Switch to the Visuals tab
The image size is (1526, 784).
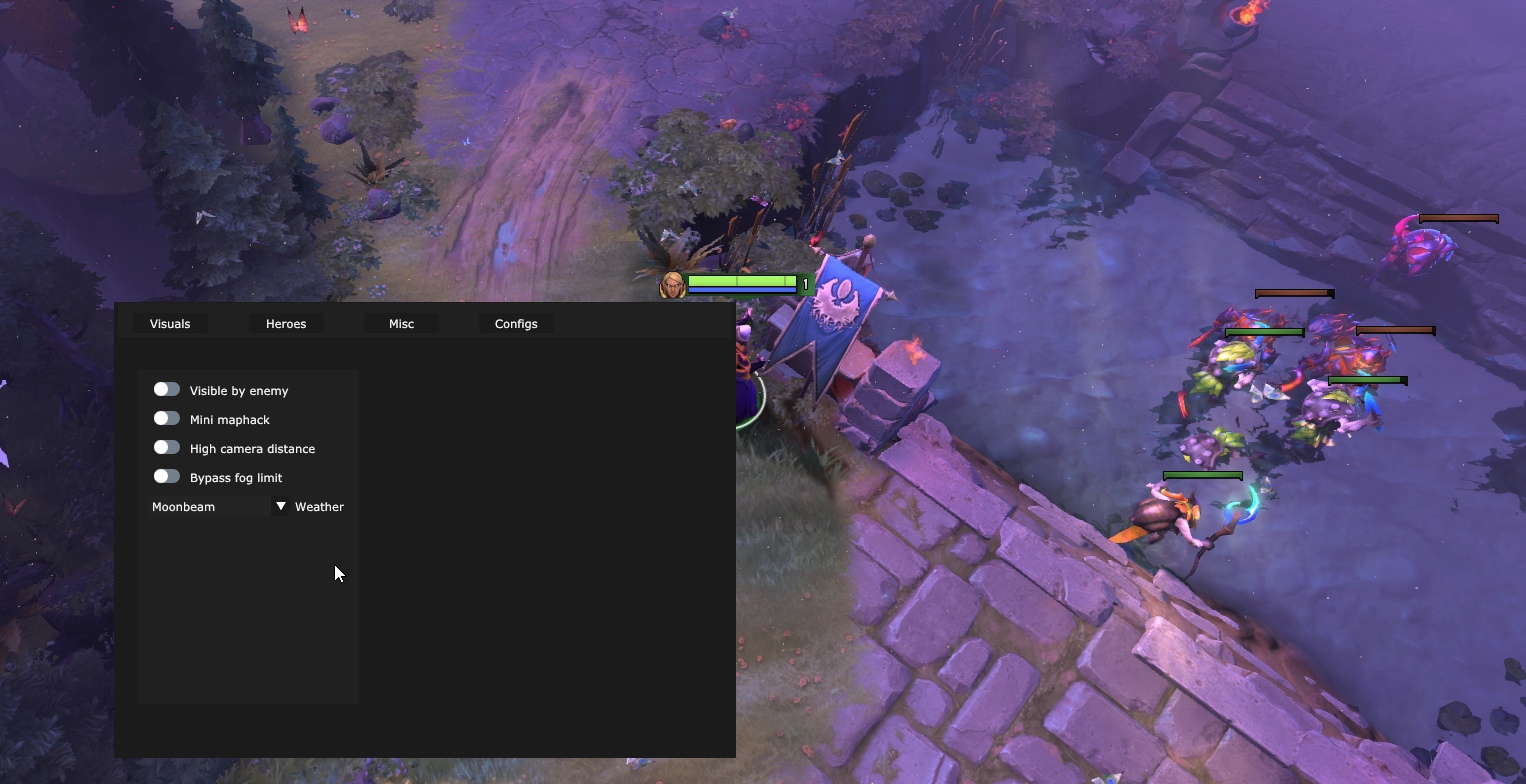[x=170, y=324]
